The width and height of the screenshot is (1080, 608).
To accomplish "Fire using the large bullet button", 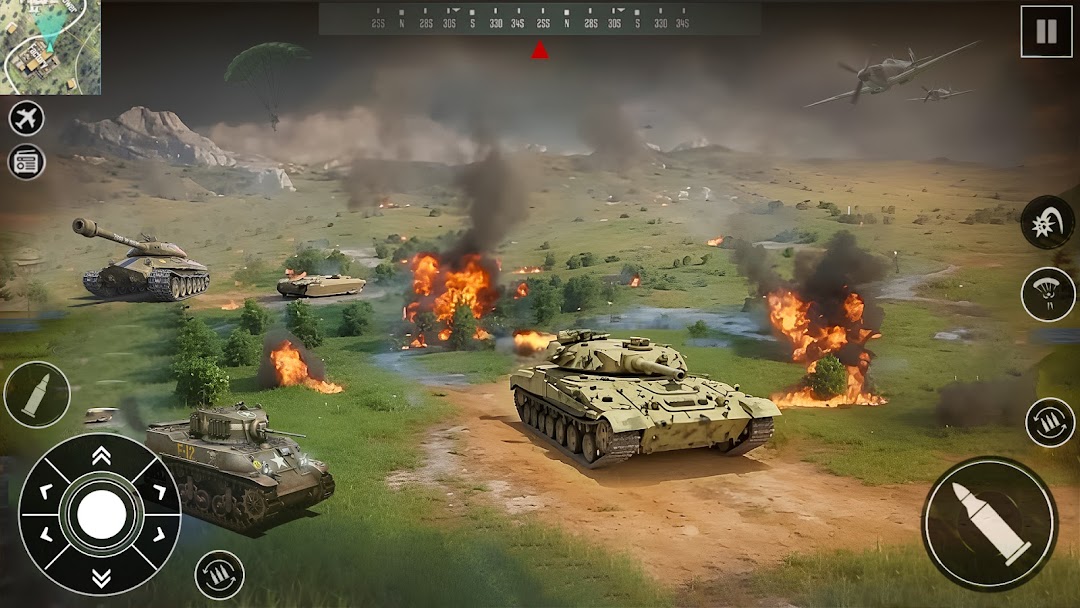I will (x=990, y=523).
